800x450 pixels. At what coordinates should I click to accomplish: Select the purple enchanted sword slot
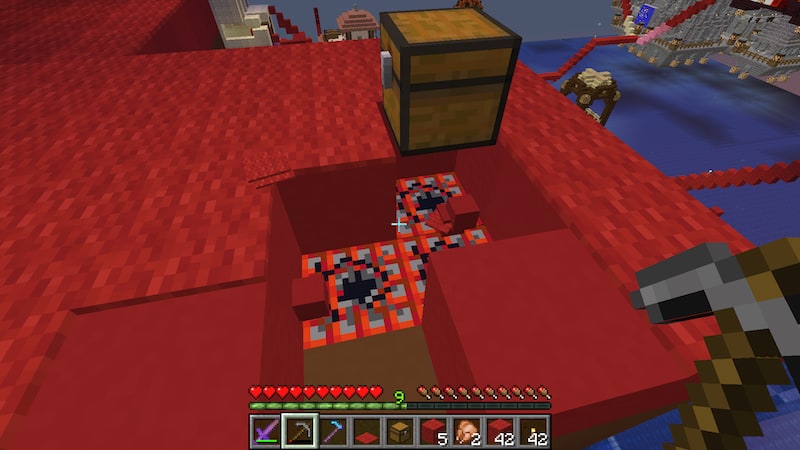point(267,431)
